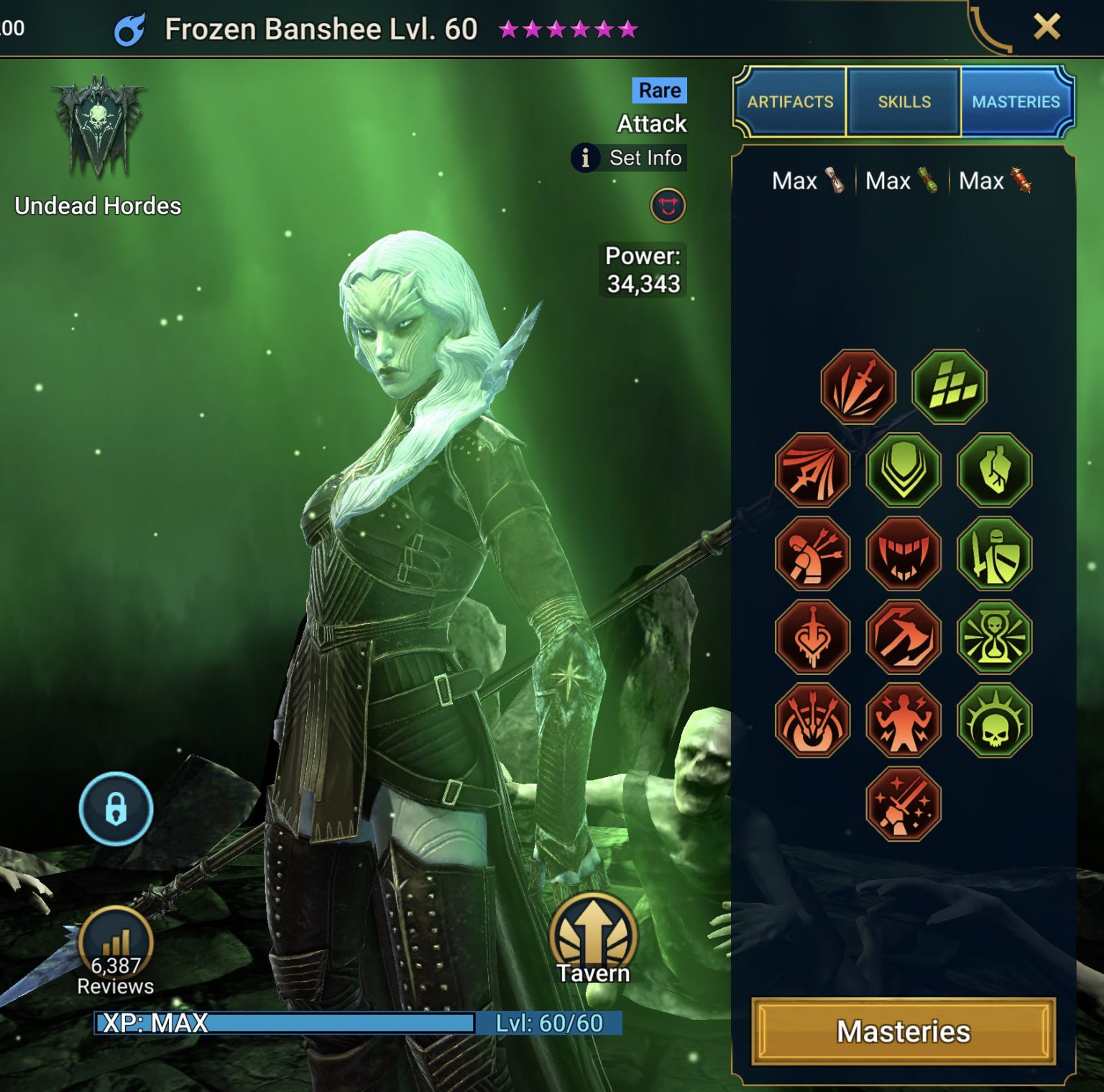The height and width of the screenshot is (1092, 1104).
Task: Toggle the champion lock icon
Action: pyautogui.click(x=116, y=809)
